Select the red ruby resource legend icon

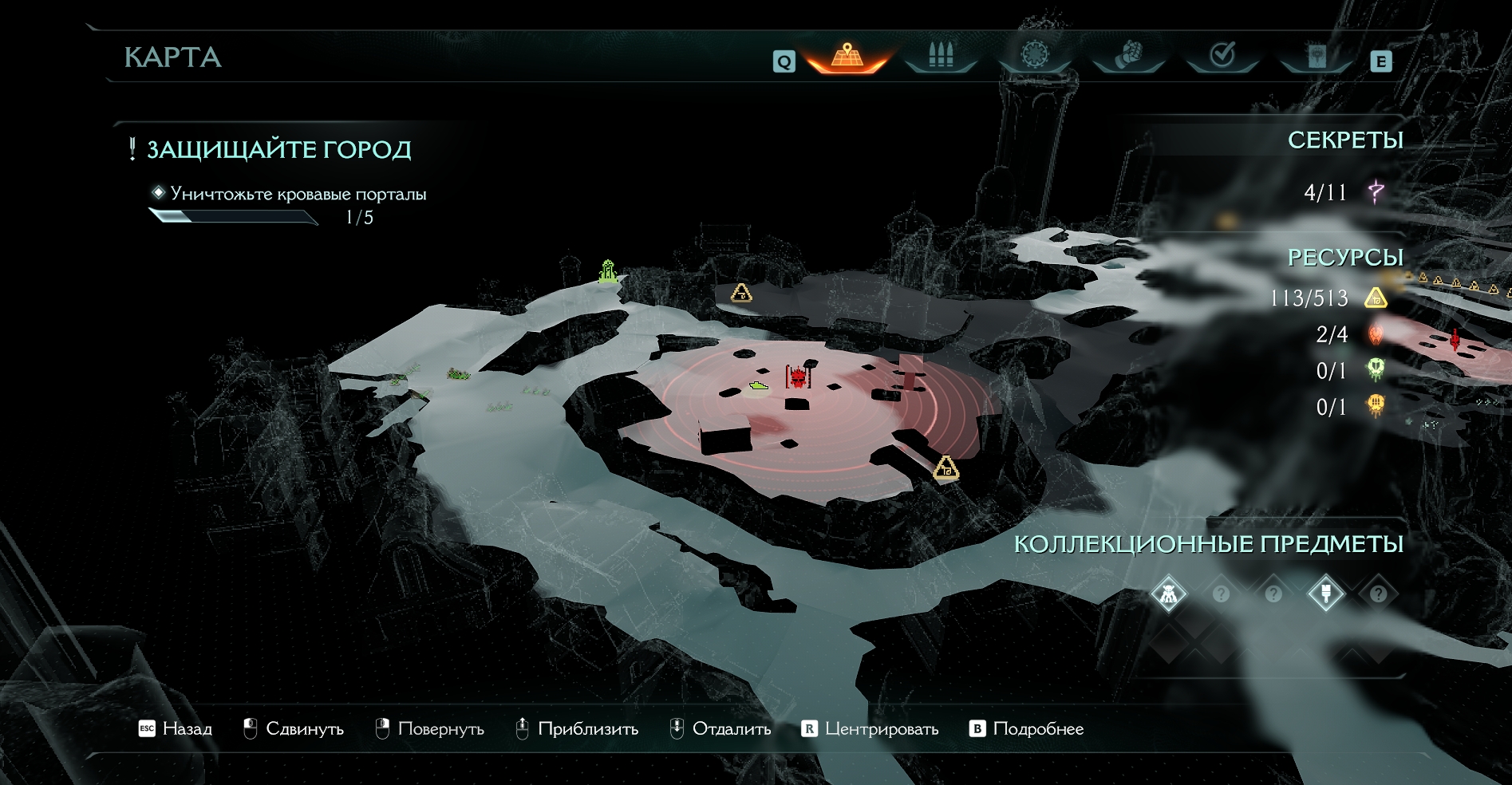(1376, 334)
